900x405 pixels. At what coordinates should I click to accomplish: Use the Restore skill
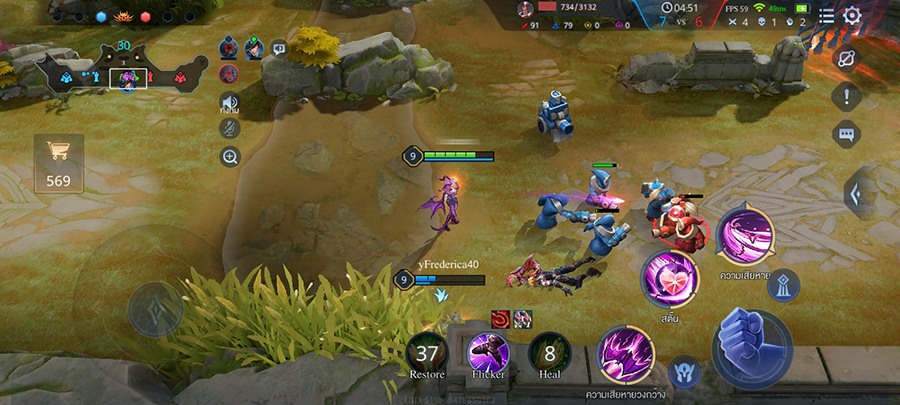427,354
